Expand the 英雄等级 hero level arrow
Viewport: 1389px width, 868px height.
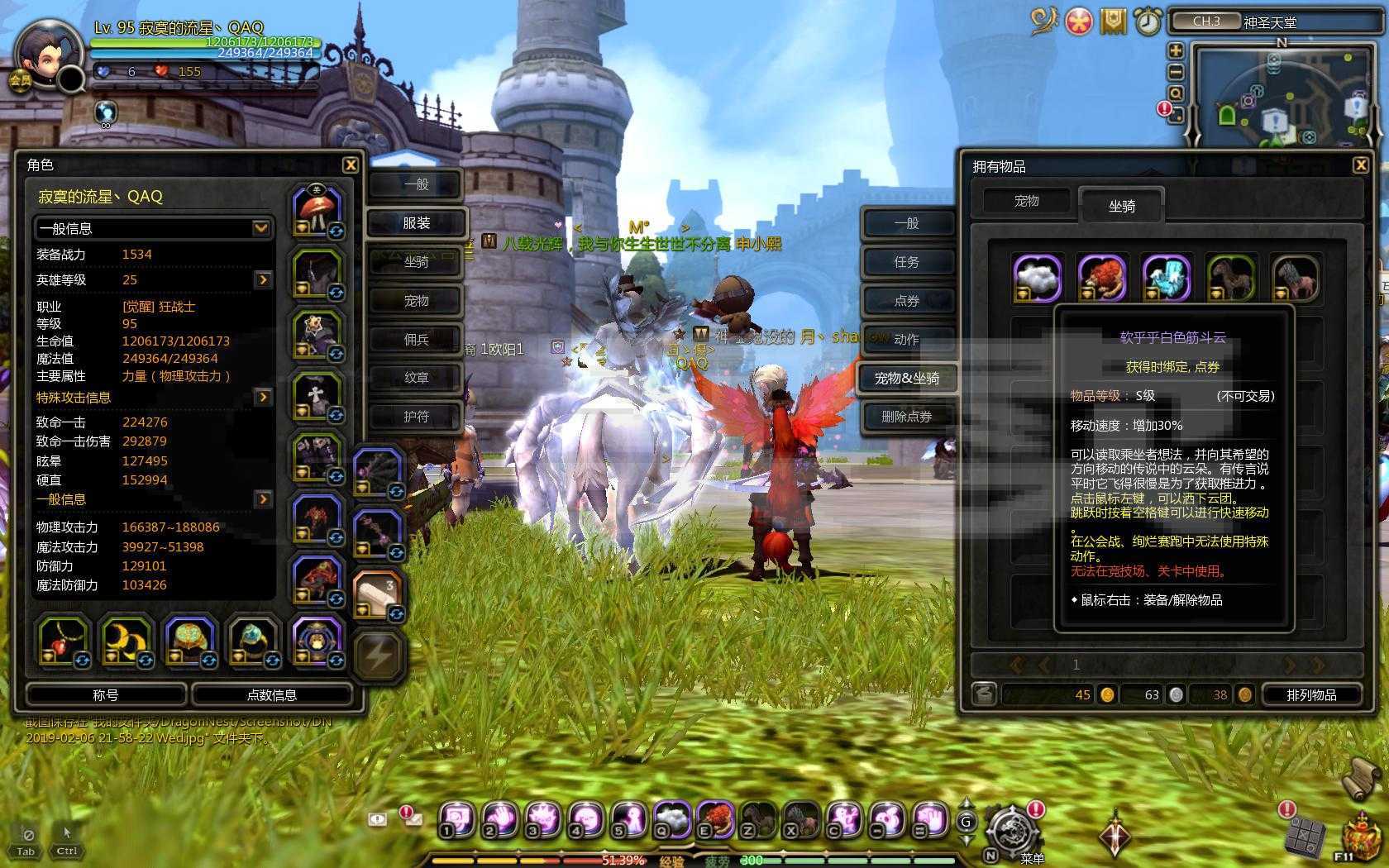coord(263,279)
